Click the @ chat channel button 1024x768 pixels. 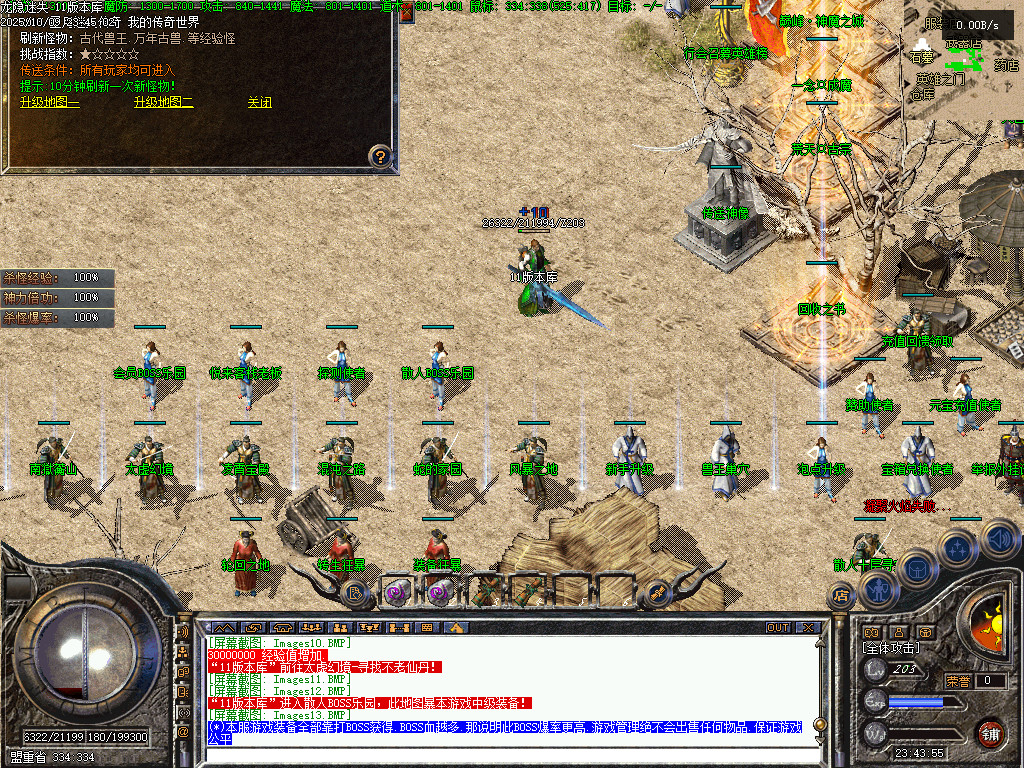[184, 731]
